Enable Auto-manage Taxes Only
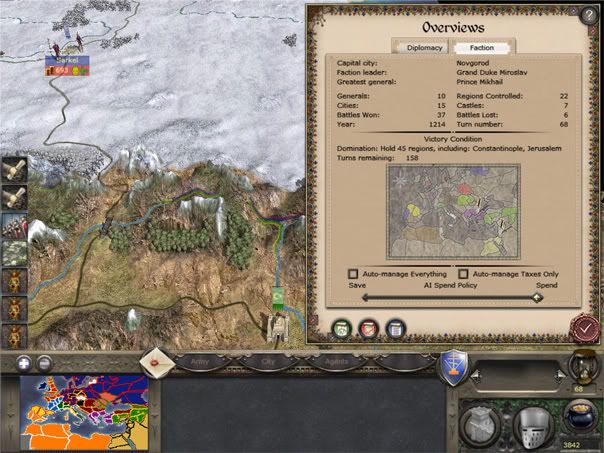Image resolution: width=604 pixels, height=453 pixels. (464, 273)
